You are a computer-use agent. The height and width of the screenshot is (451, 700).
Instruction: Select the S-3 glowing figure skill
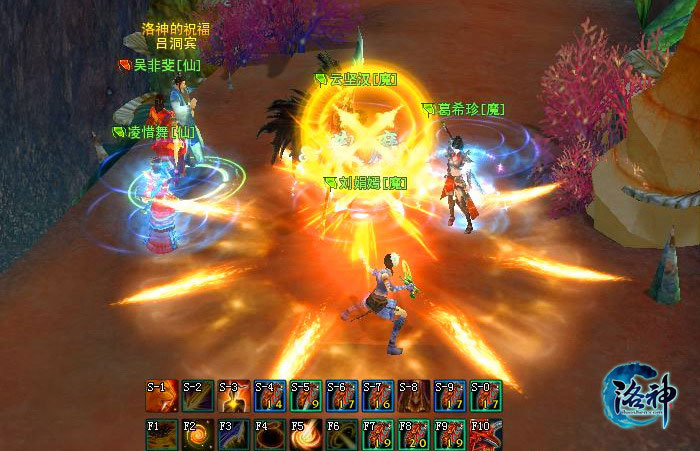click(233, 396)
